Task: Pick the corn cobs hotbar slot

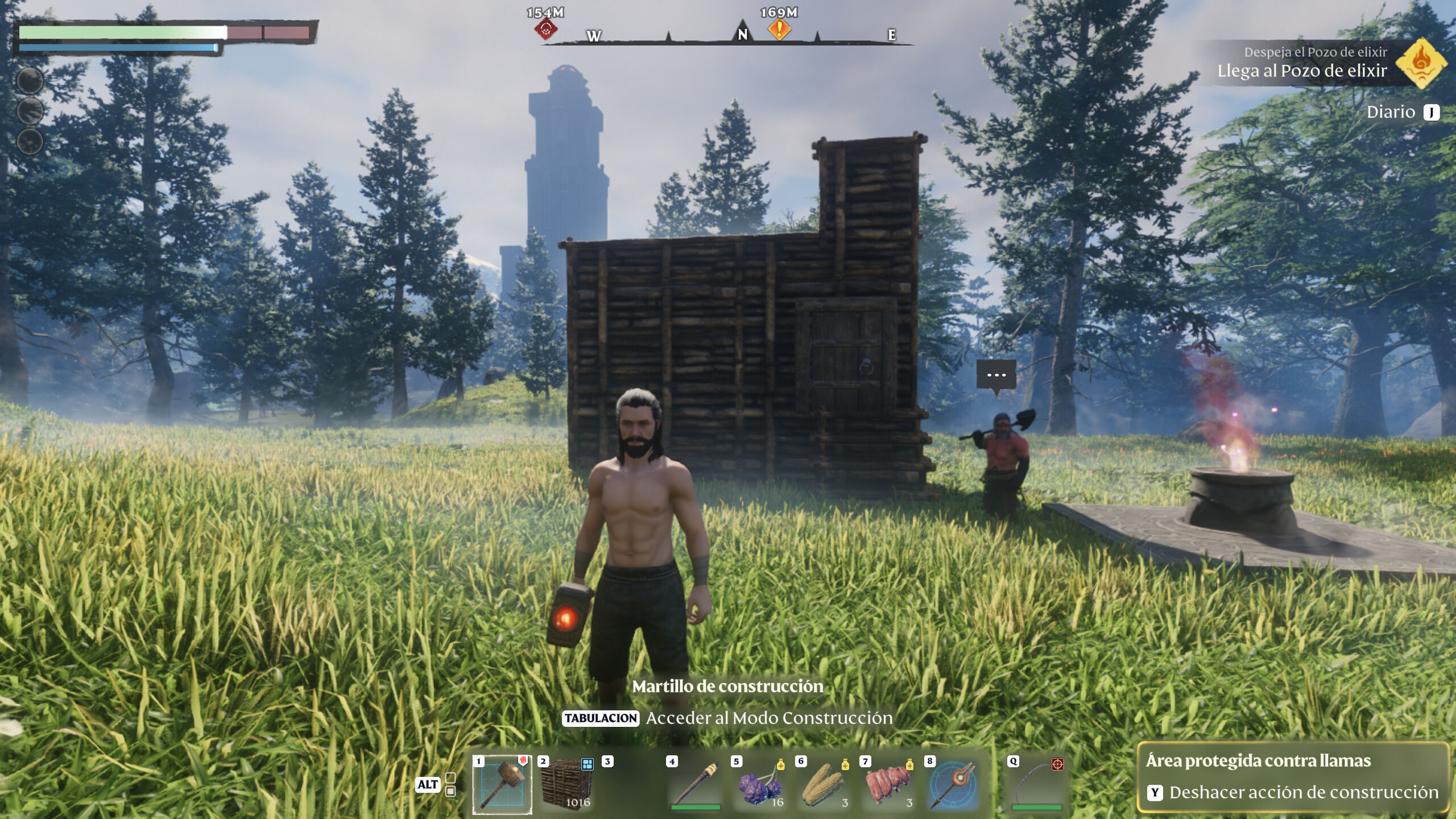Action: click(x=825, y=785)
